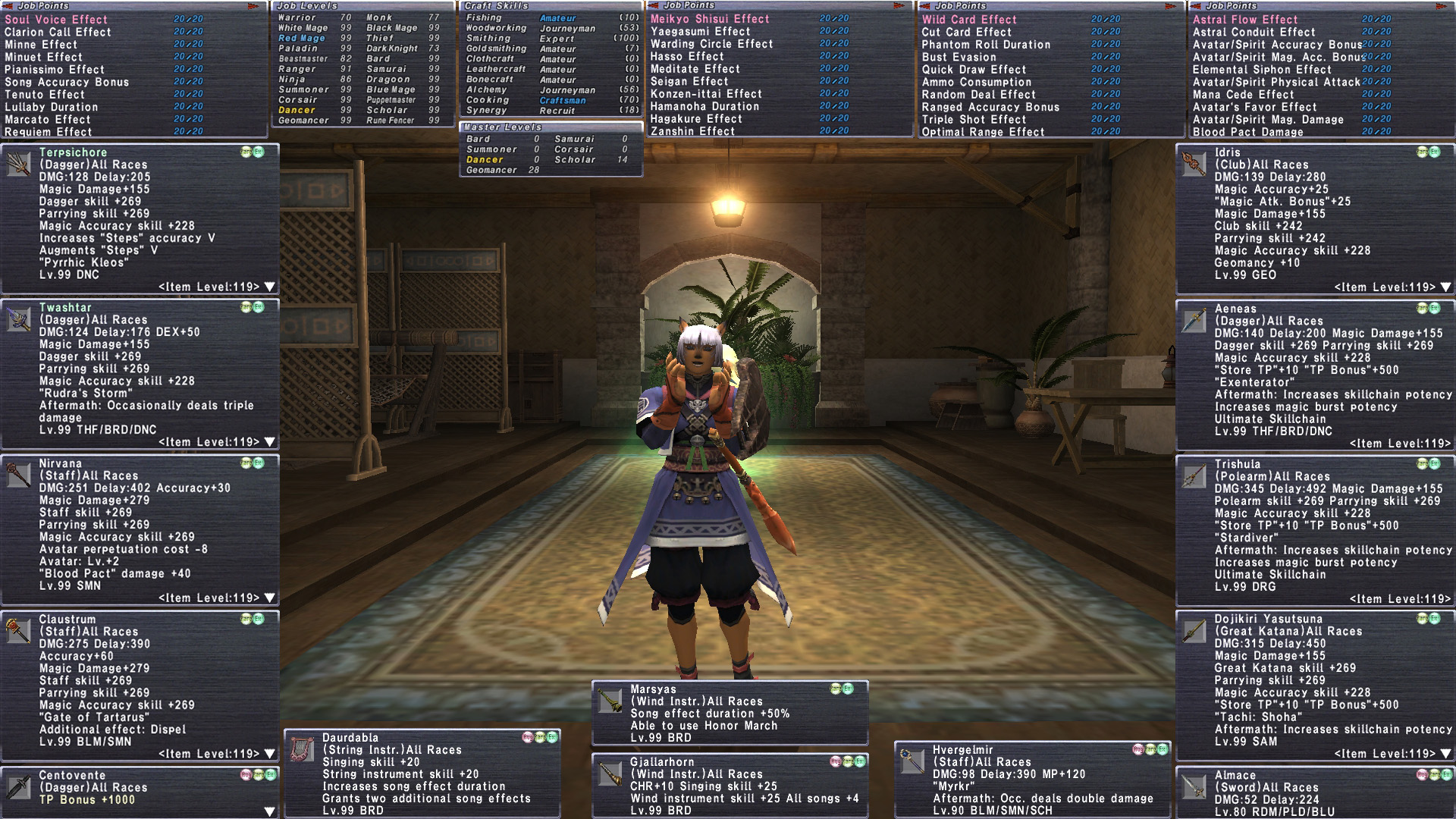Highlight the Soul Voice Effect row
1456x819 pixels.
coord(56,20)
